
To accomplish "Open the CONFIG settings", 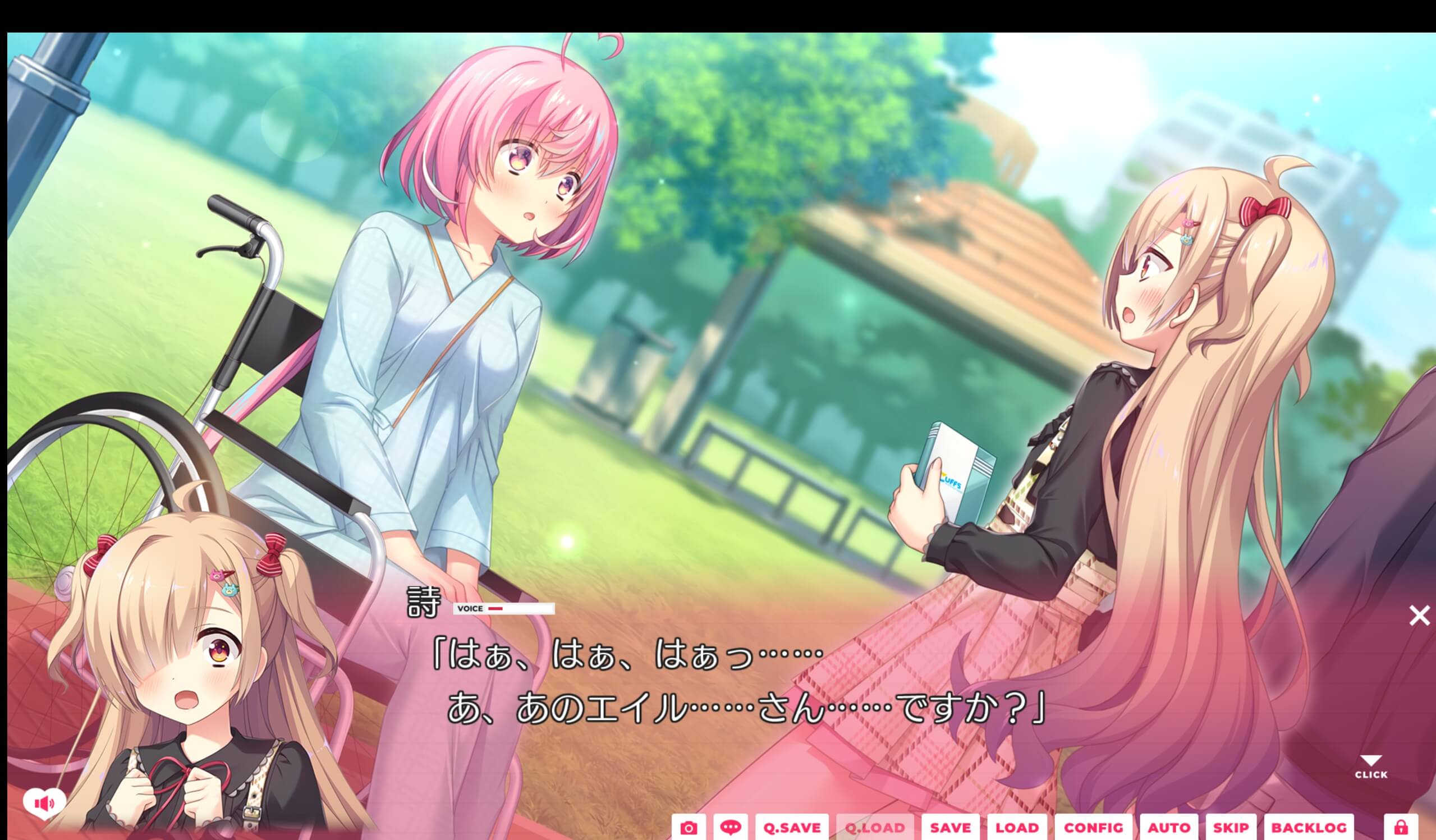I will (x=1094, y=828).
